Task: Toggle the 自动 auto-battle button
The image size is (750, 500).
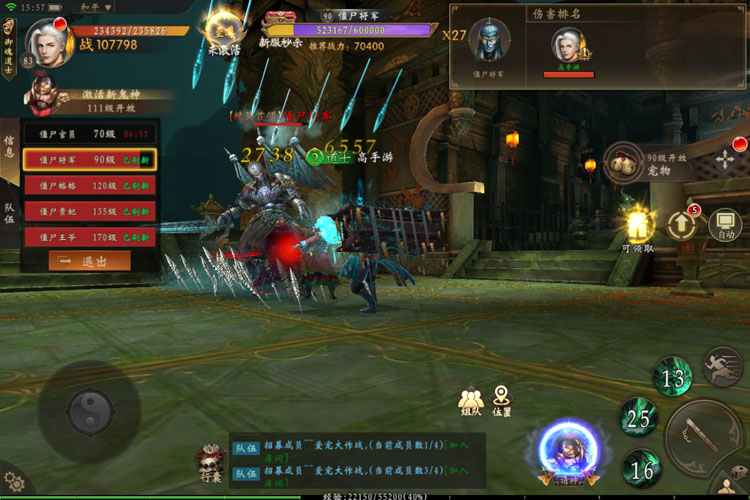Action: [723, 228]
